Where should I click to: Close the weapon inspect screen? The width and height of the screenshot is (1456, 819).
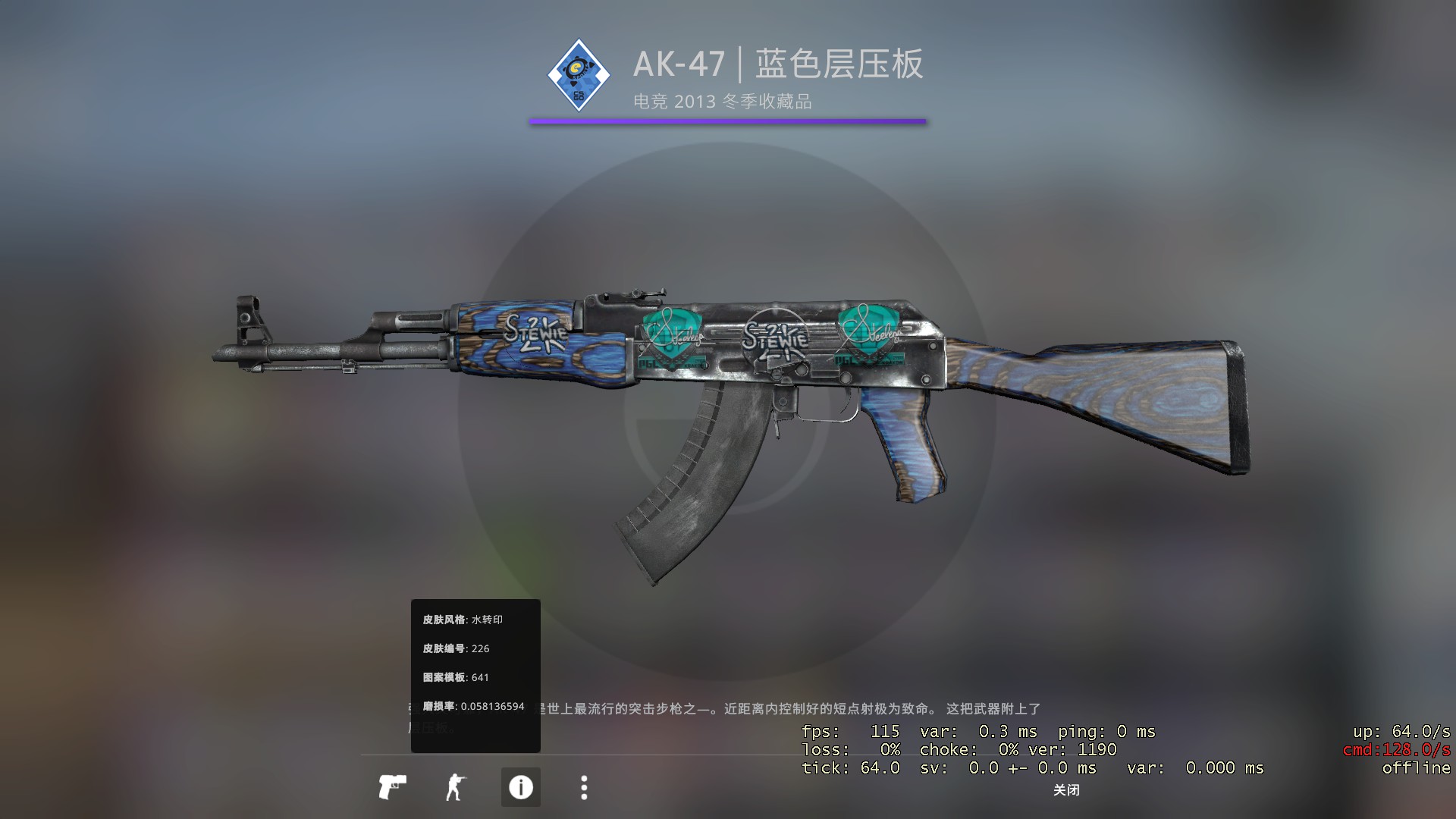[x=1065, y=790]
